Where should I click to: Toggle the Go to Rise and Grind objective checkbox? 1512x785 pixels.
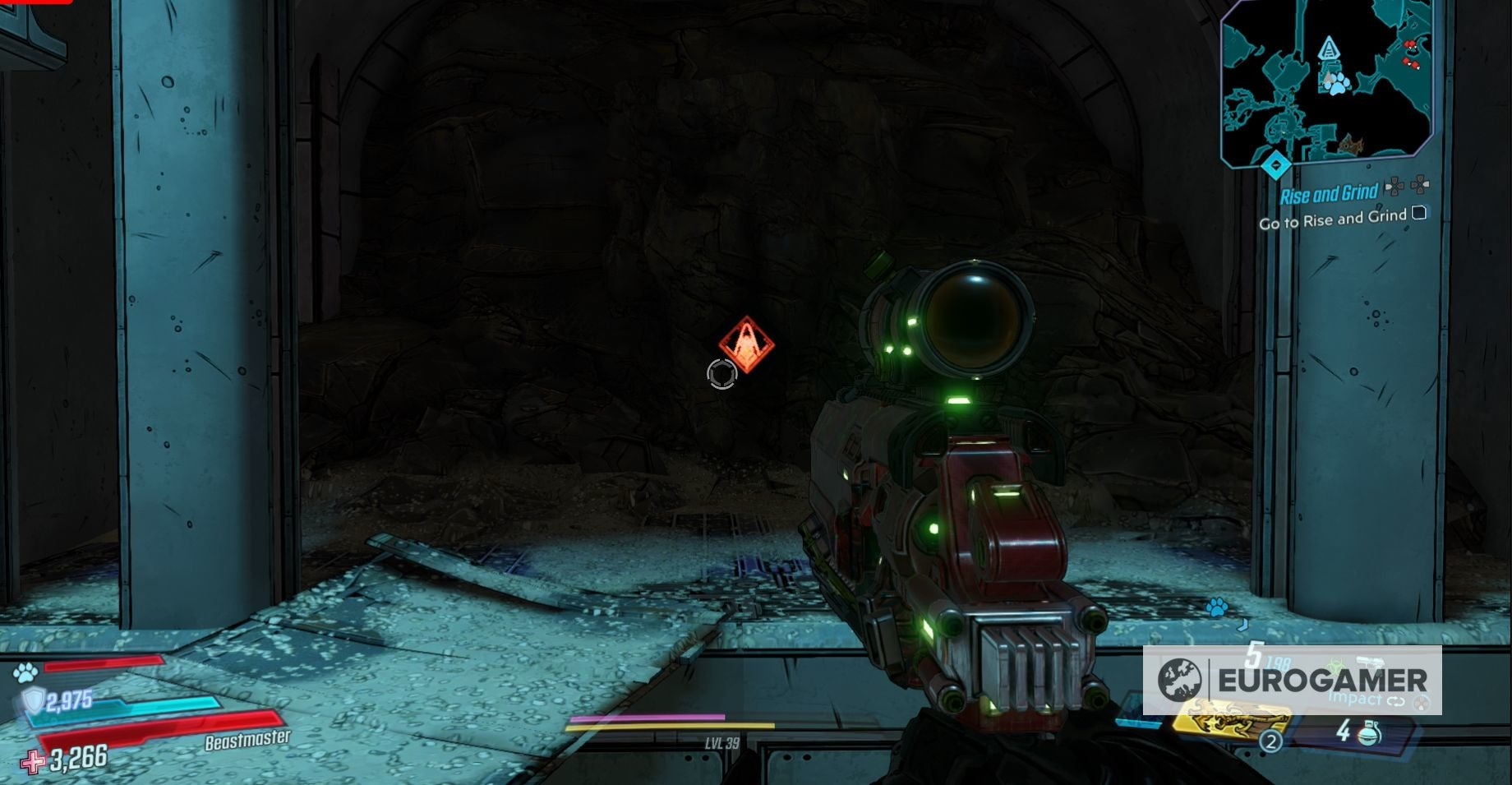(x=1419, y=215)
